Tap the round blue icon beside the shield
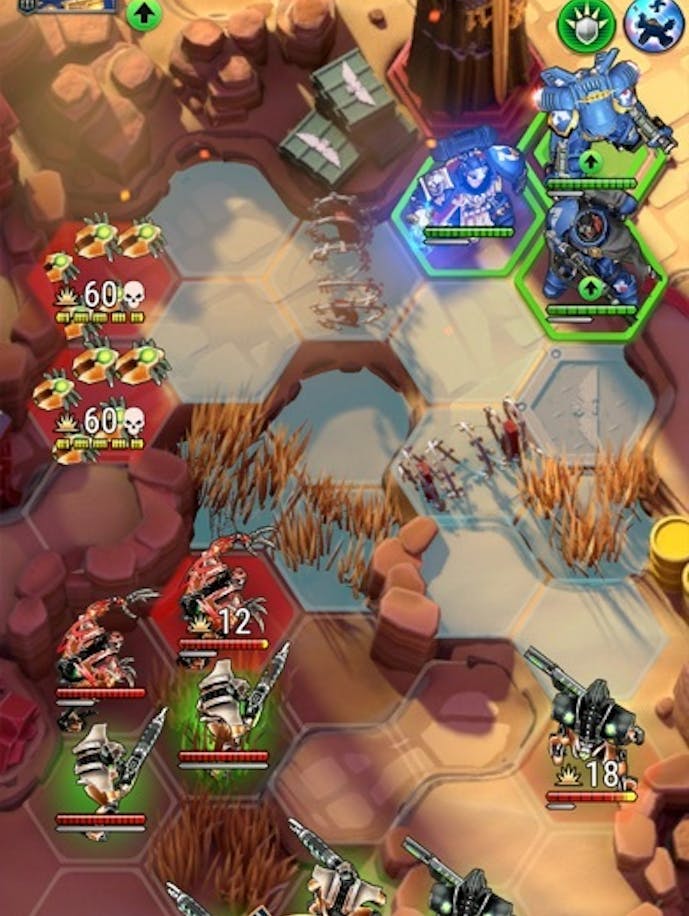Screen dimensions: 689x916 650,22
